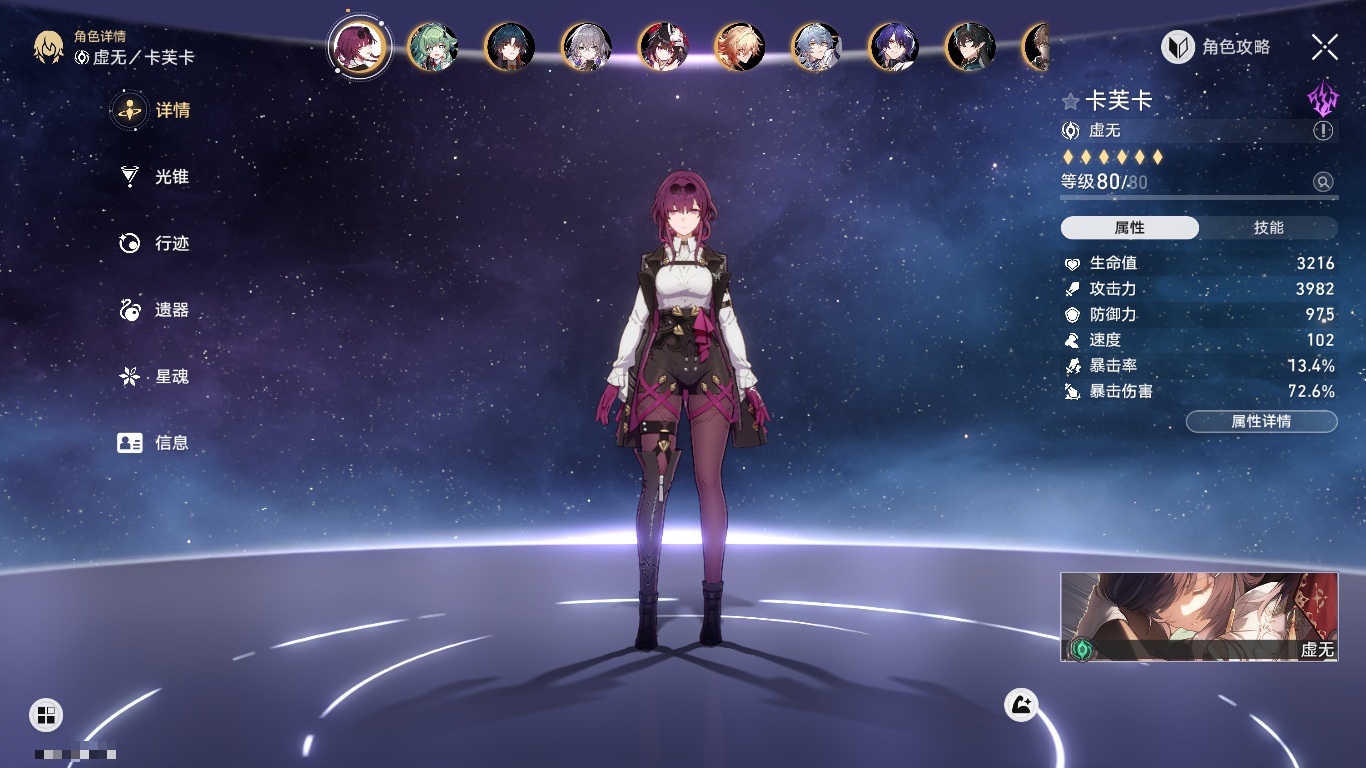Click the flexing arm icon

tap(1021, 705)
